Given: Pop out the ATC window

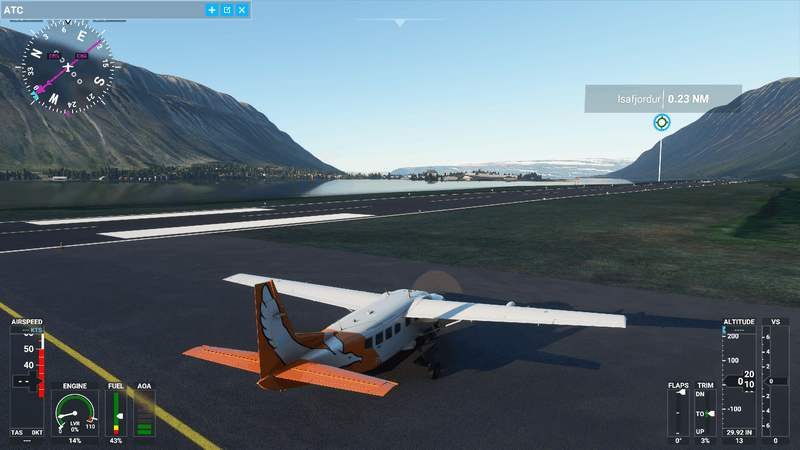Looking at the screenshot, I should click(227, 9).
